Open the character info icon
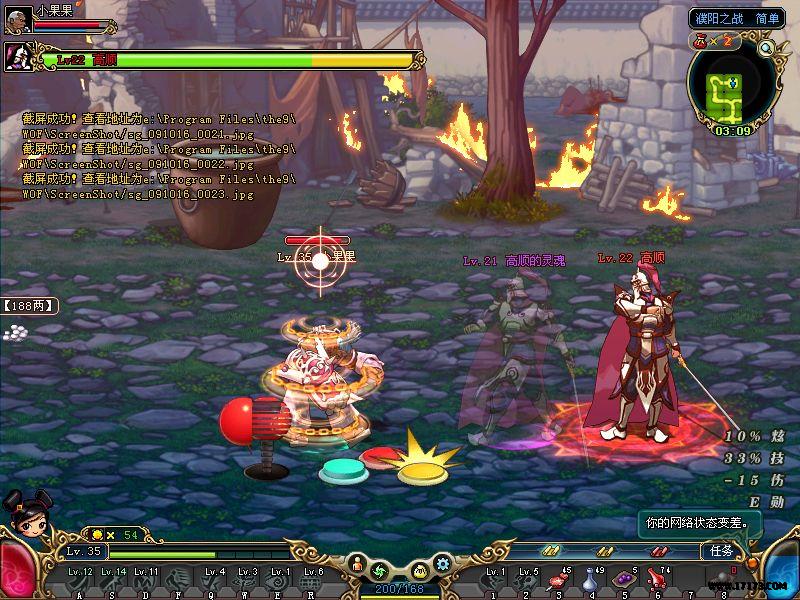This screenshot has height=600, width=800. pos(357,567)
